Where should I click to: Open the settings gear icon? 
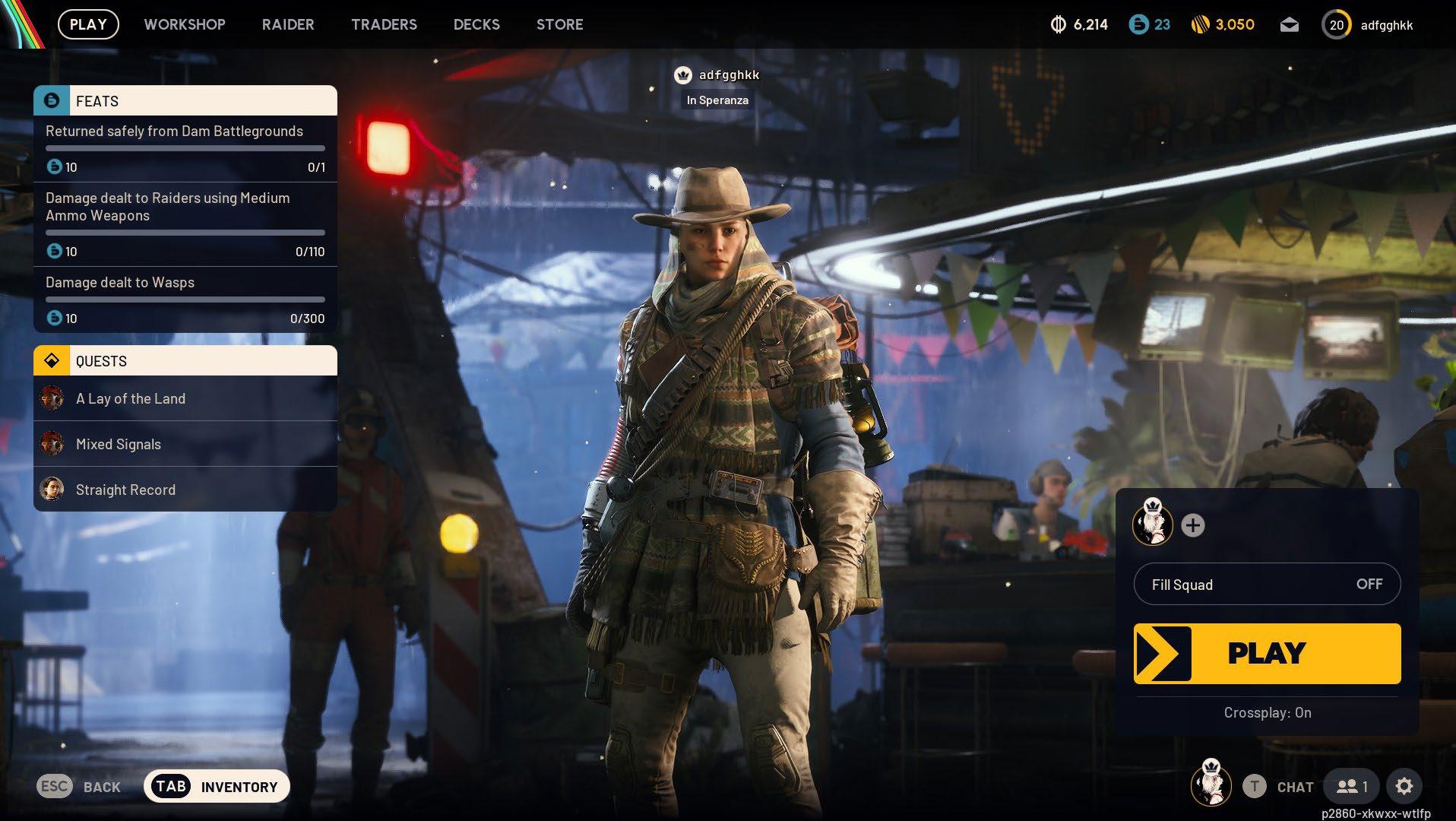click(x=1404, y=786)
